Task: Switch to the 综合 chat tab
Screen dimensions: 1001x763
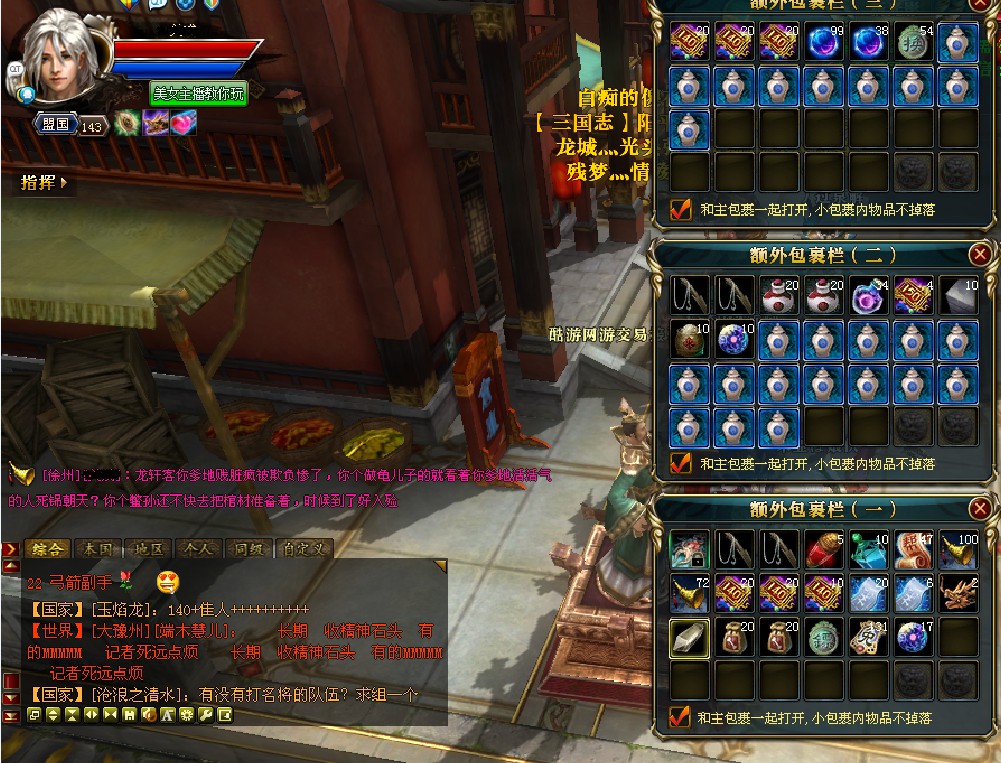Action: click(x=47, y=549)
